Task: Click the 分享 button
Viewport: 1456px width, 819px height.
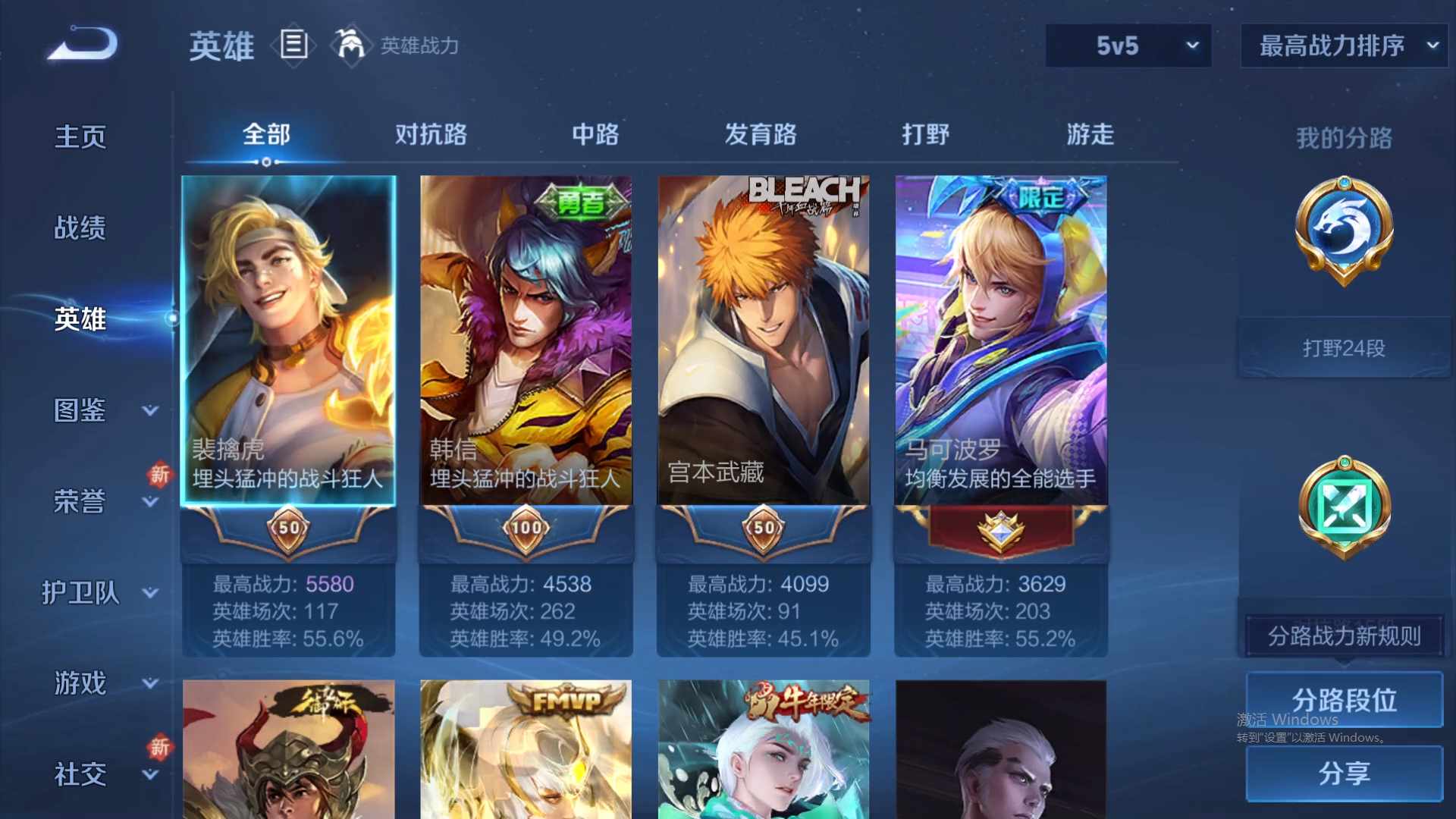Action: click(x=1343, y=774)
